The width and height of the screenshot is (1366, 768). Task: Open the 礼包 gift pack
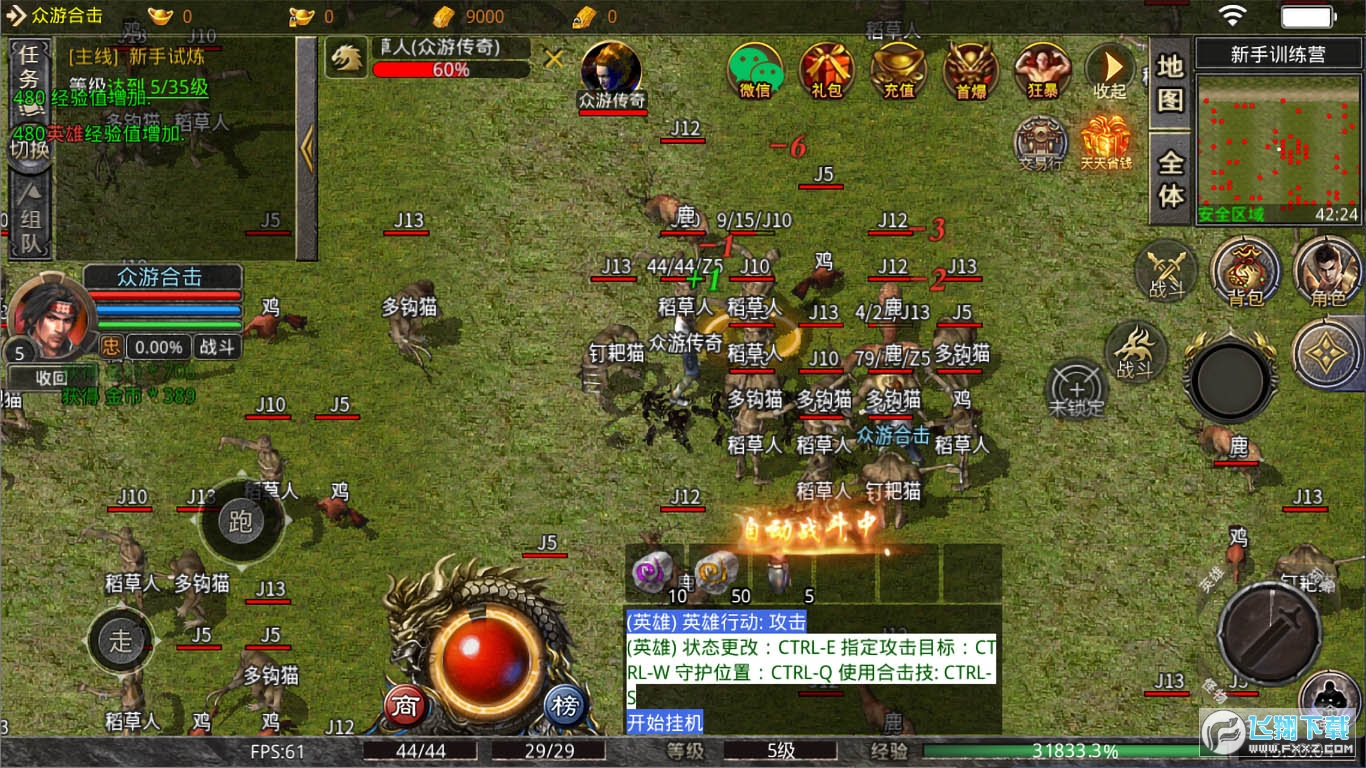pos(827,70)
